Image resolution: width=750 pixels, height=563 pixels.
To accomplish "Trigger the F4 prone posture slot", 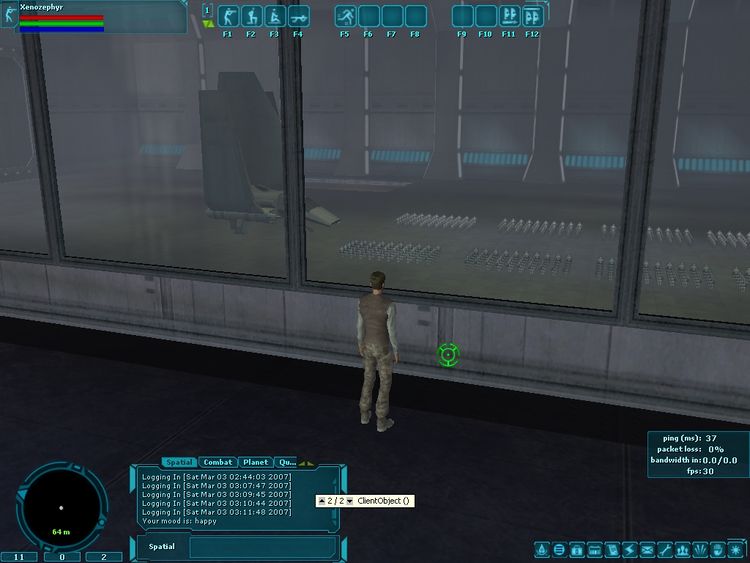I will (x=298, y=17).
